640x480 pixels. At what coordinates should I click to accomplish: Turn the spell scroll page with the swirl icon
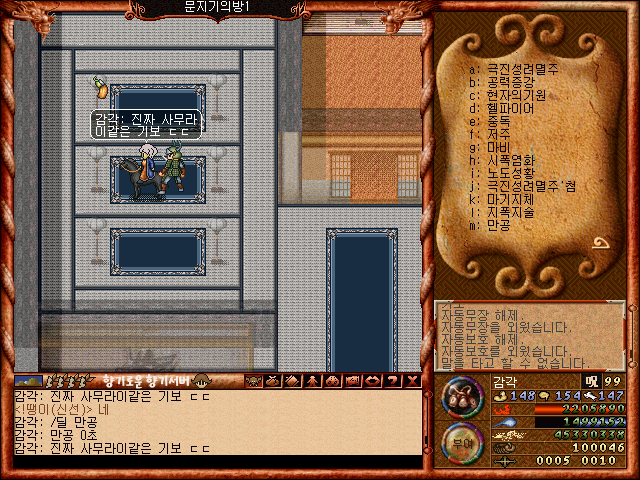click(603, 242)
